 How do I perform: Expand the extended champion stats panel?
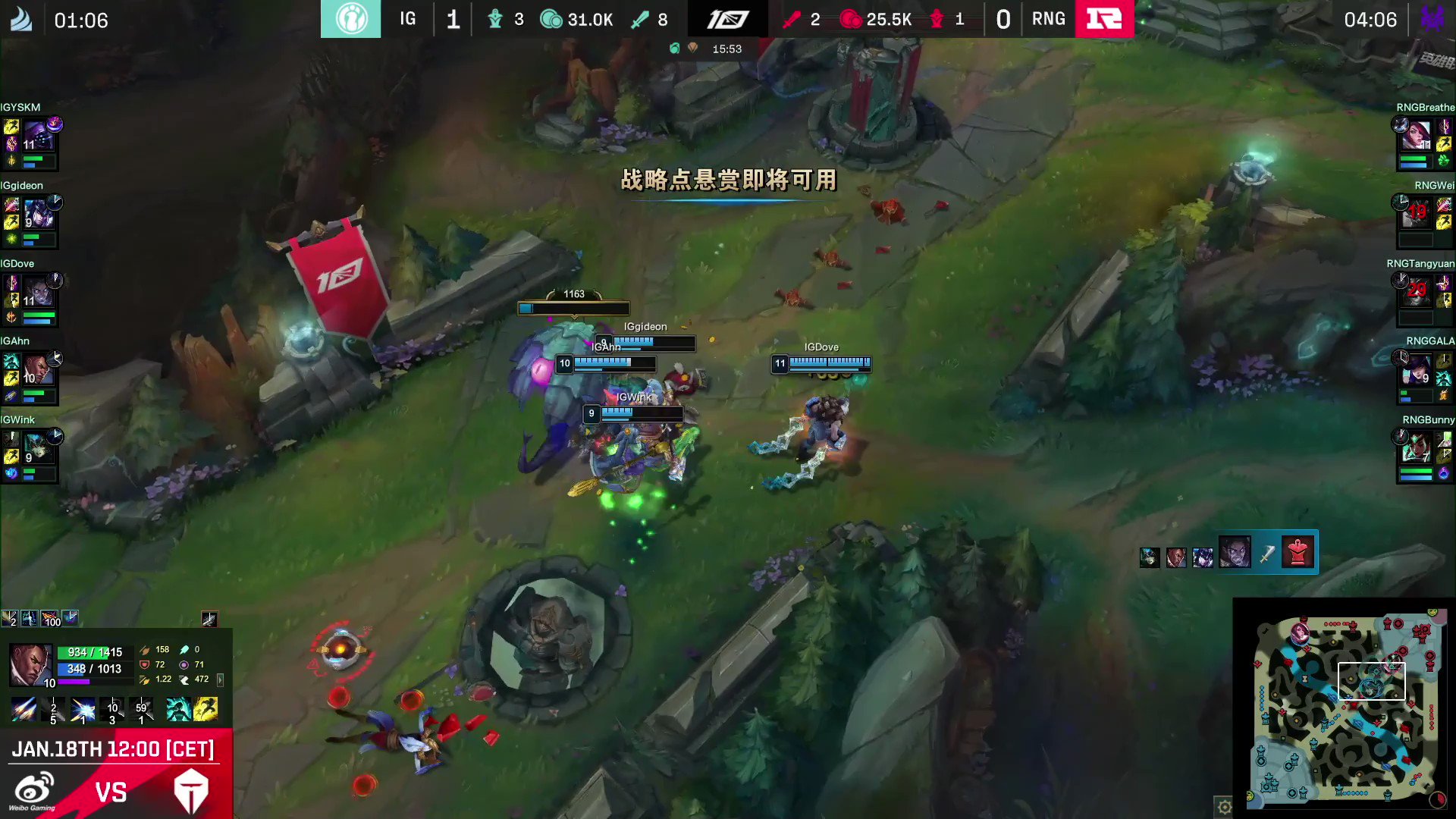point(221,681)
